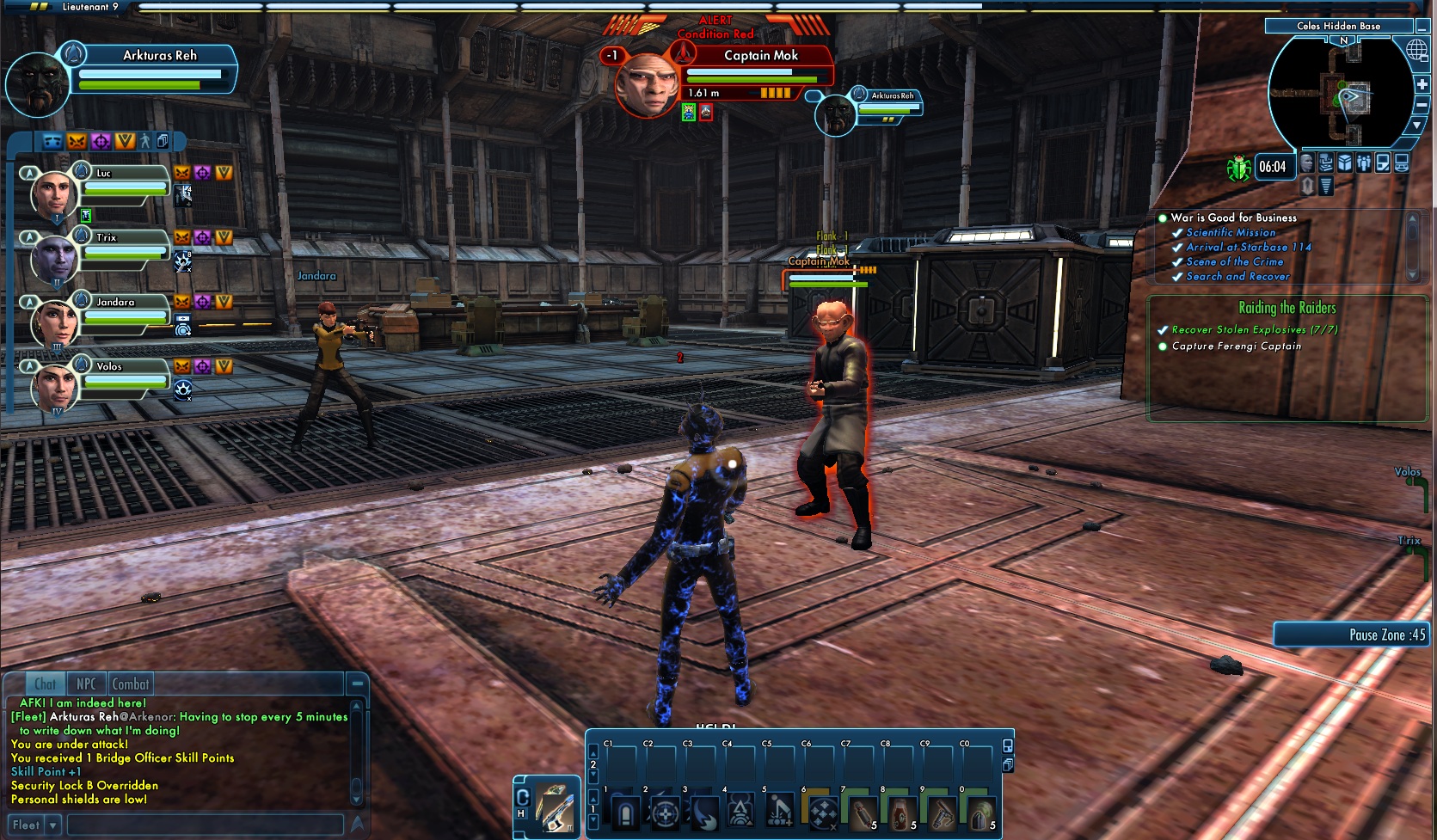This screenshot has height=840, width=1437.
Task: Select Luc's portrait in away team
Action: (53, 193)
